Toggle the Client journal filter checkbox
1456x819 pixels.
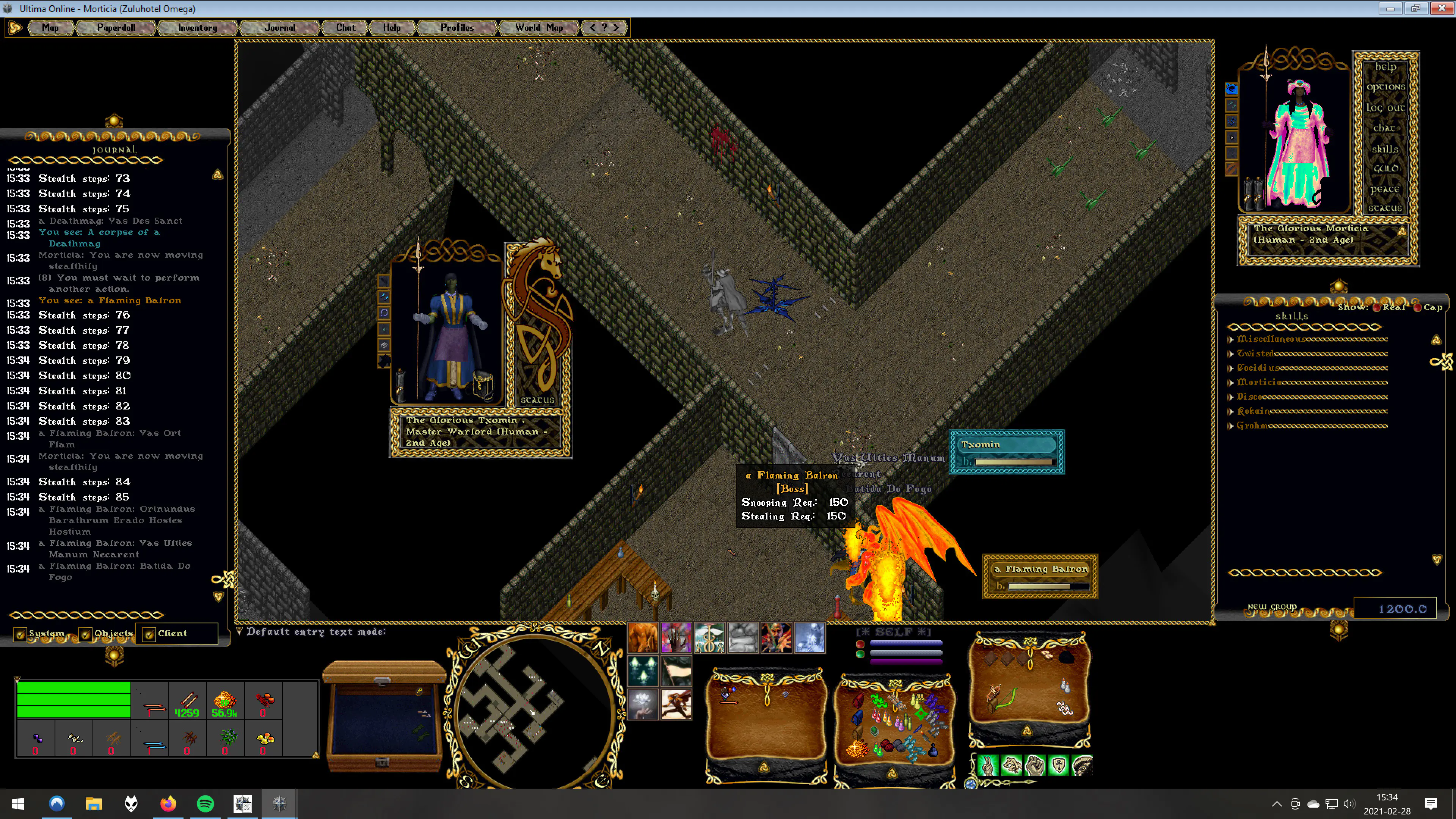[149, 634]
